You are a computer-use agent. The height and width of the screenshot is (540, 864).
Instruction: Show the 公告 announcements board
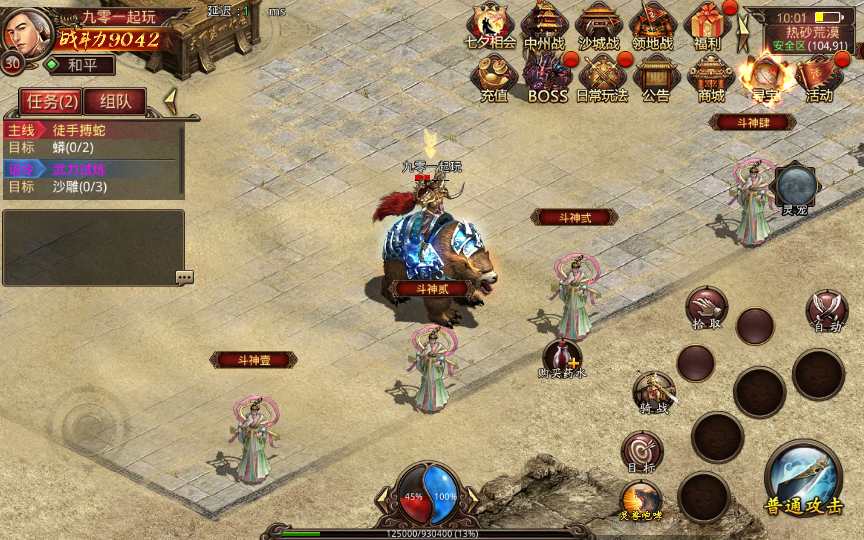pyautogui.click(x=656, y=76)
